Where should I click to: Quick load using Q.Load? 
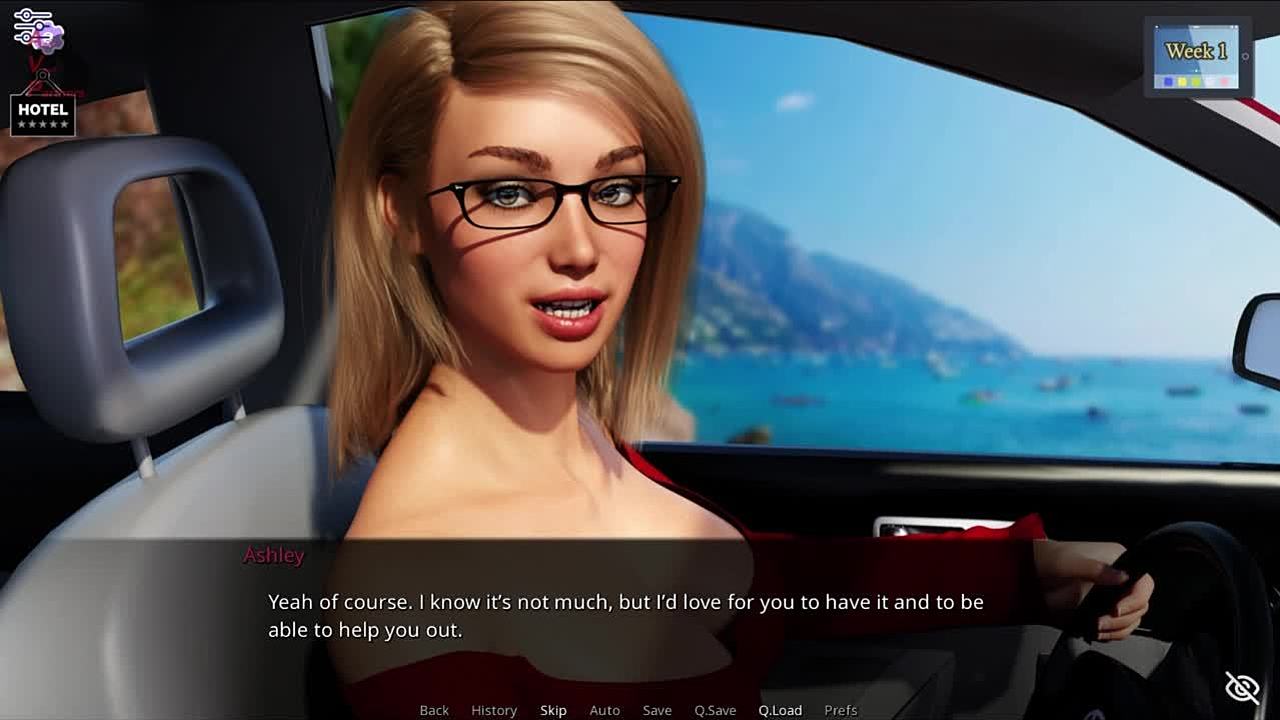pos(780,710)
